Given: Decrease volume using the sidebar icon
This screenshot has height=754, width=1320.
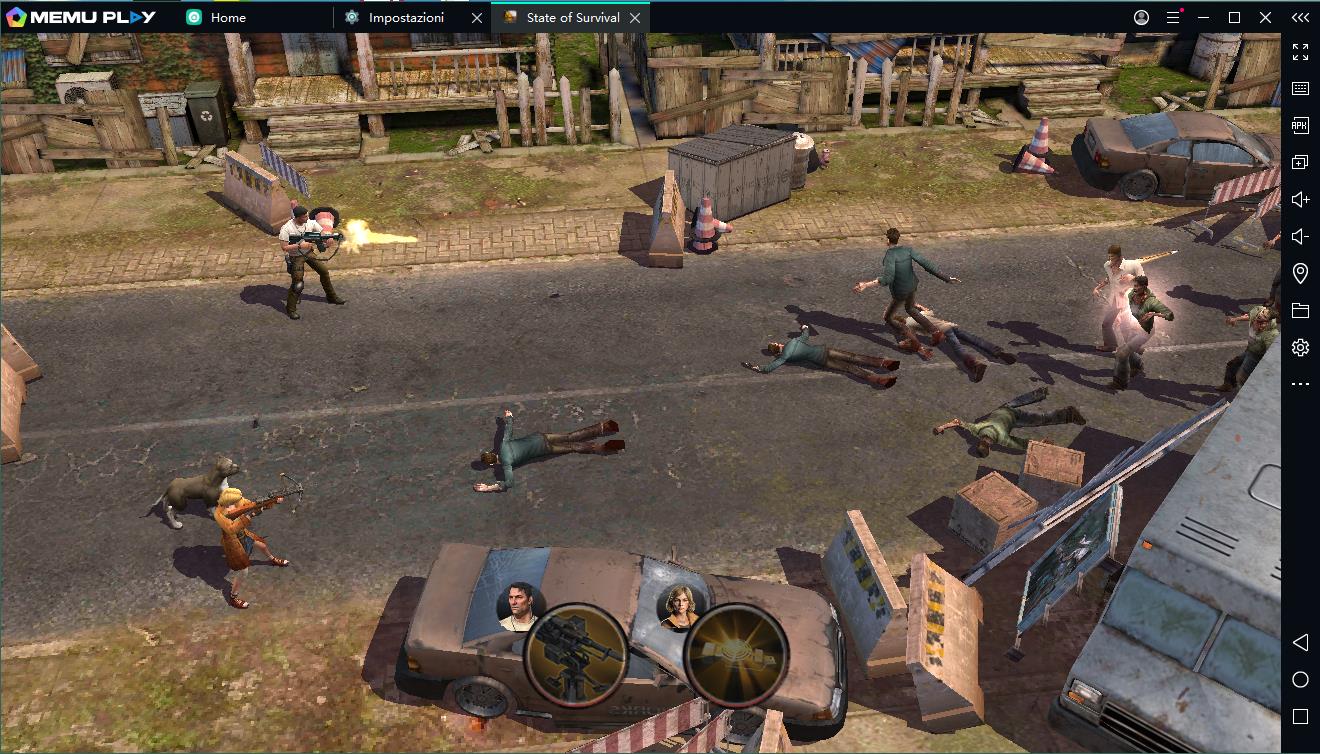Looking at the screenshot, I should pyautogui.click(x=1300, y=236).
